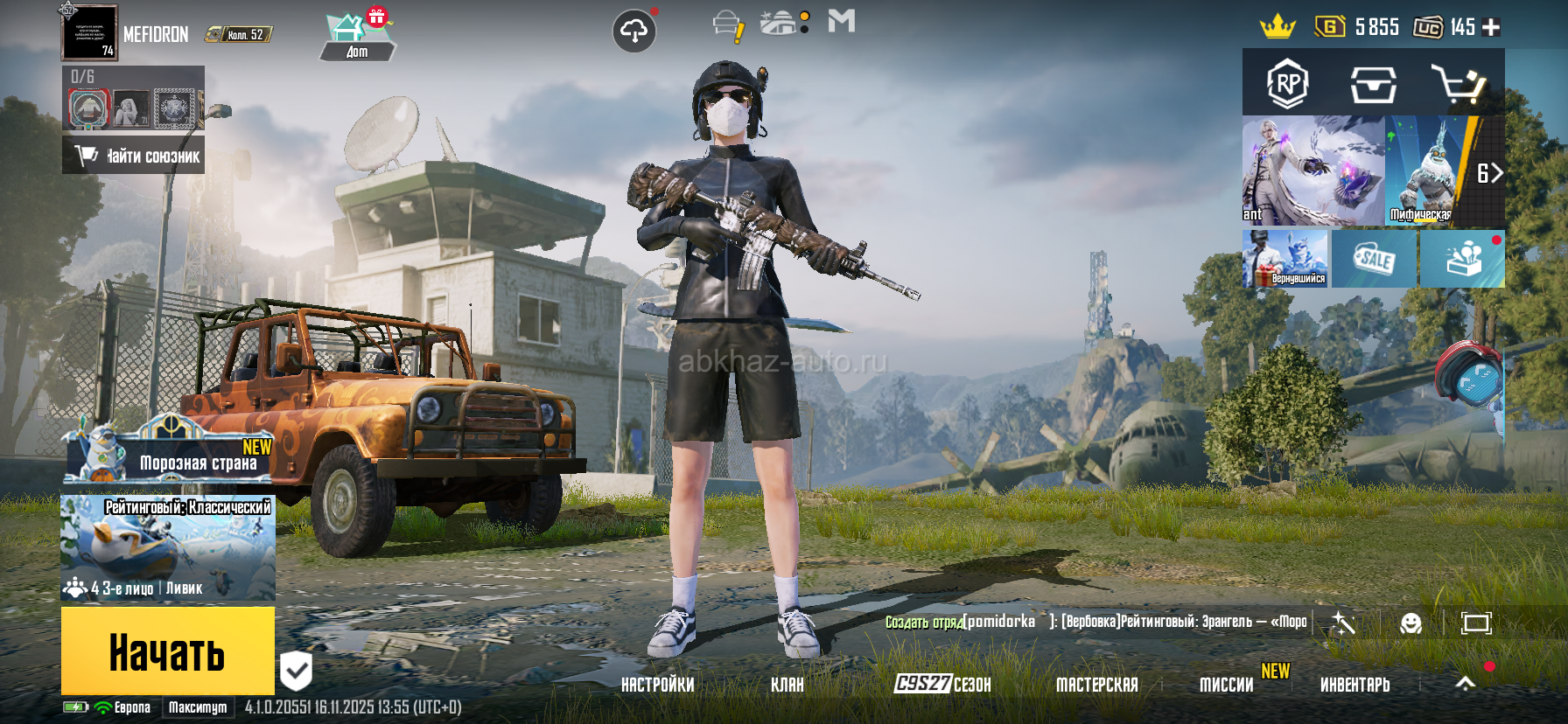The image size is (1568, 724).
Task: Start the match with the Начать button
Action: pyautogui.click(x=167, y=651)
